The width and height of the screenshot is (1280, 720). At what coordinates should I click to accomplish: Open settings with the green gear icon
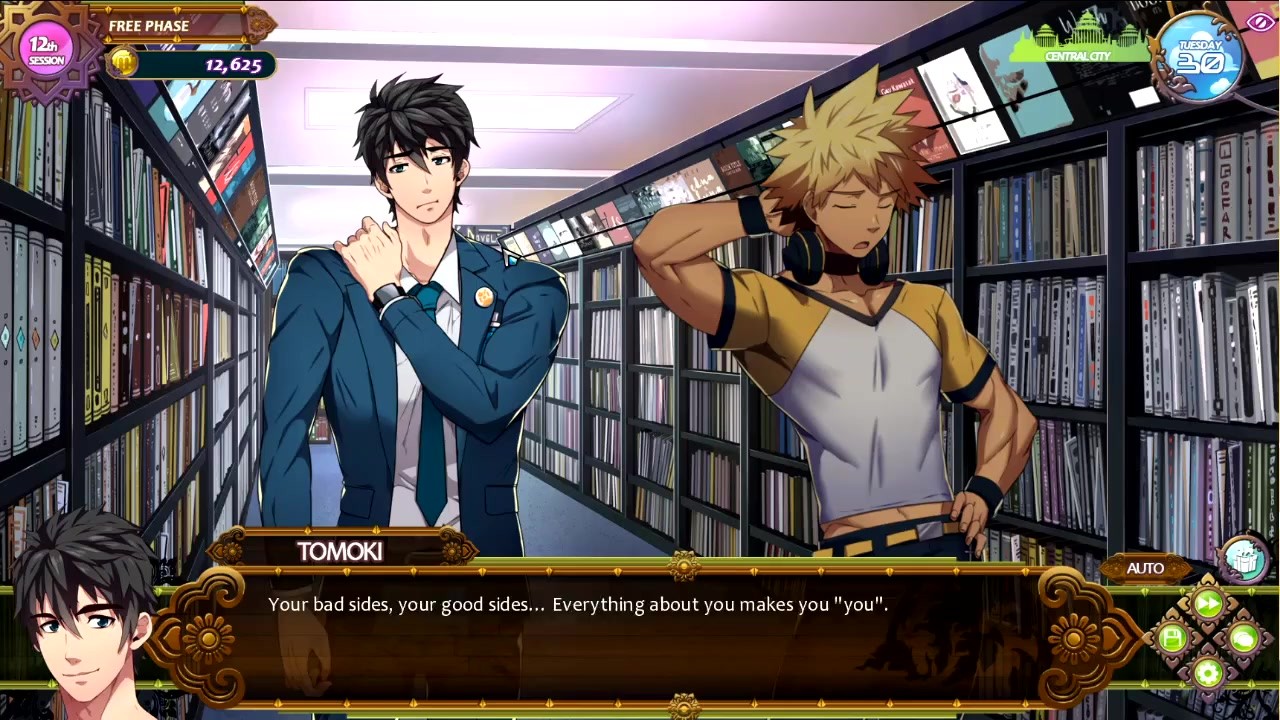[1208, 672]
